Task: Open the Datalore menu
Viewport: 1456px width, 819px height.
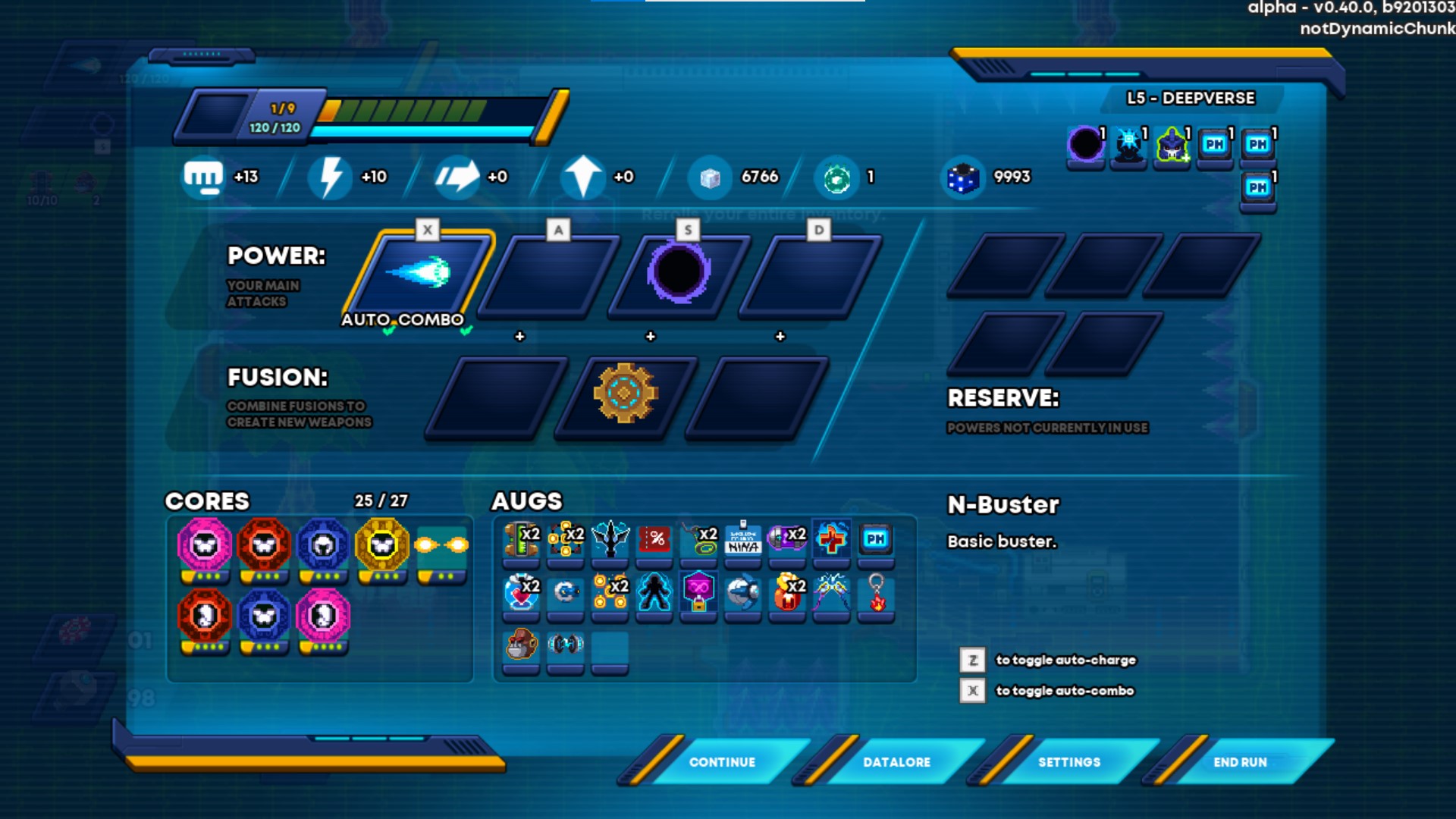Action: (896, 761)
